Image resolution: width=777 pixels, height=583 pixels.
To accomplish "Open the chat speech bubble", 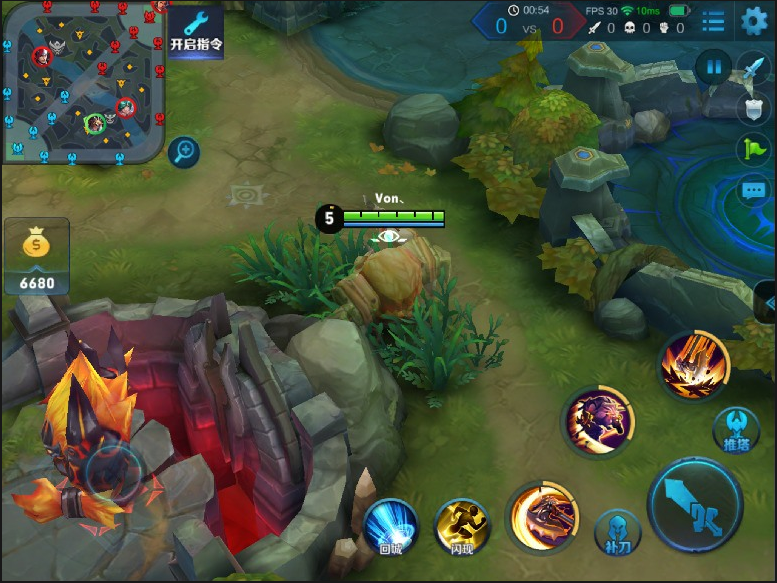I will [754, 191].
